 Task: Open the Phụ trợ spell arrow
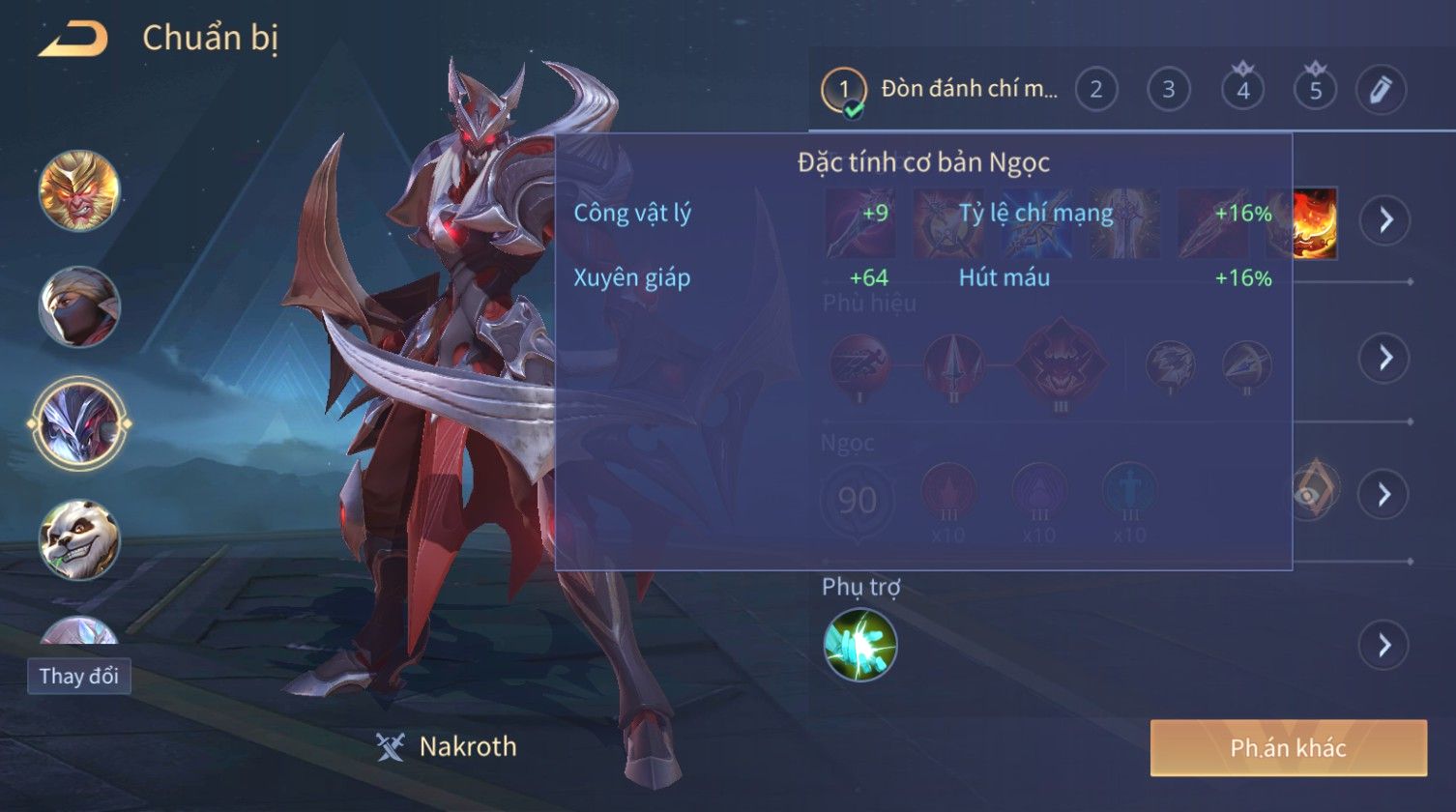[x=1385, y=645]
